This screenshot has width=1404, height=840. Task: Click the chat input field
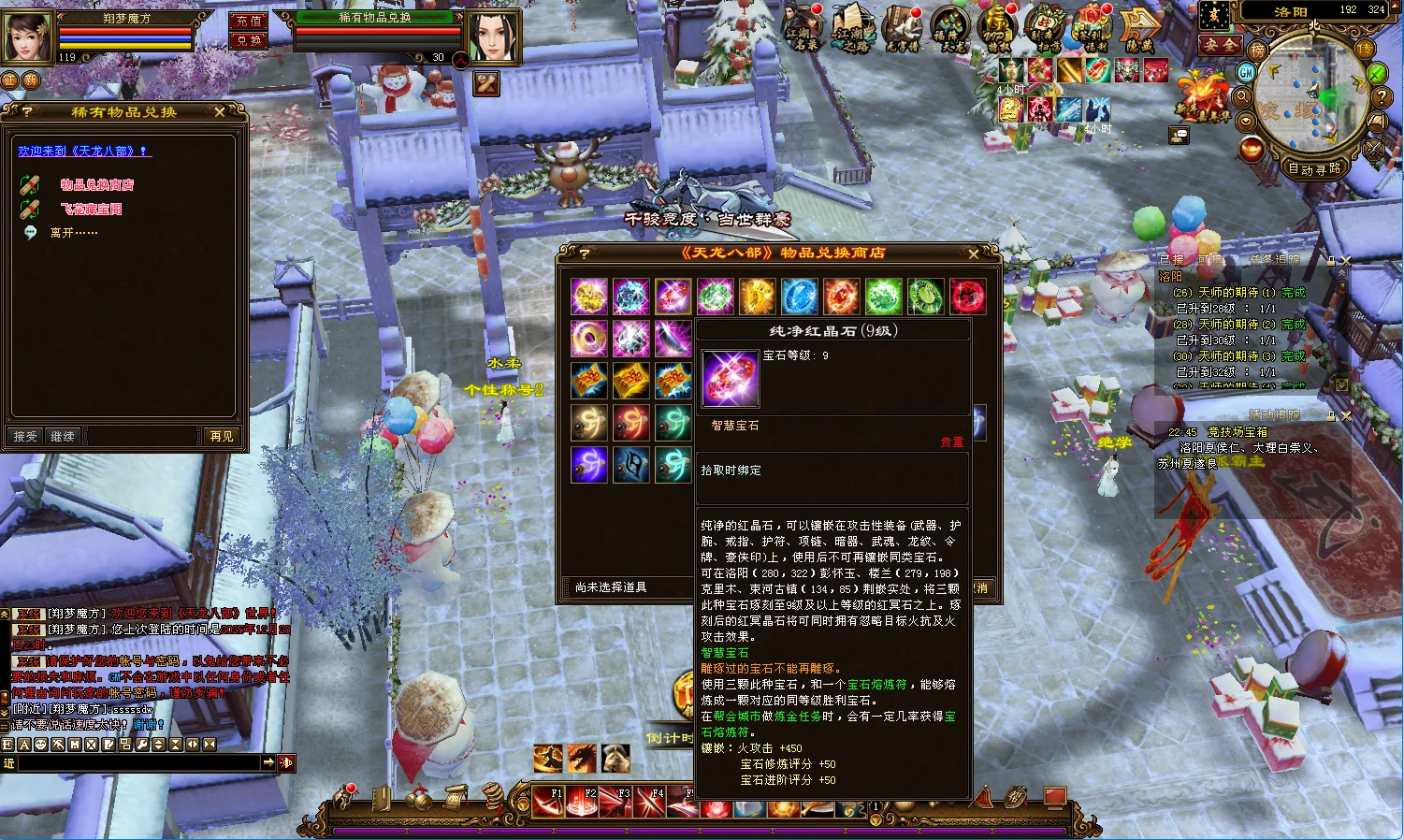[x=138, y=763]
